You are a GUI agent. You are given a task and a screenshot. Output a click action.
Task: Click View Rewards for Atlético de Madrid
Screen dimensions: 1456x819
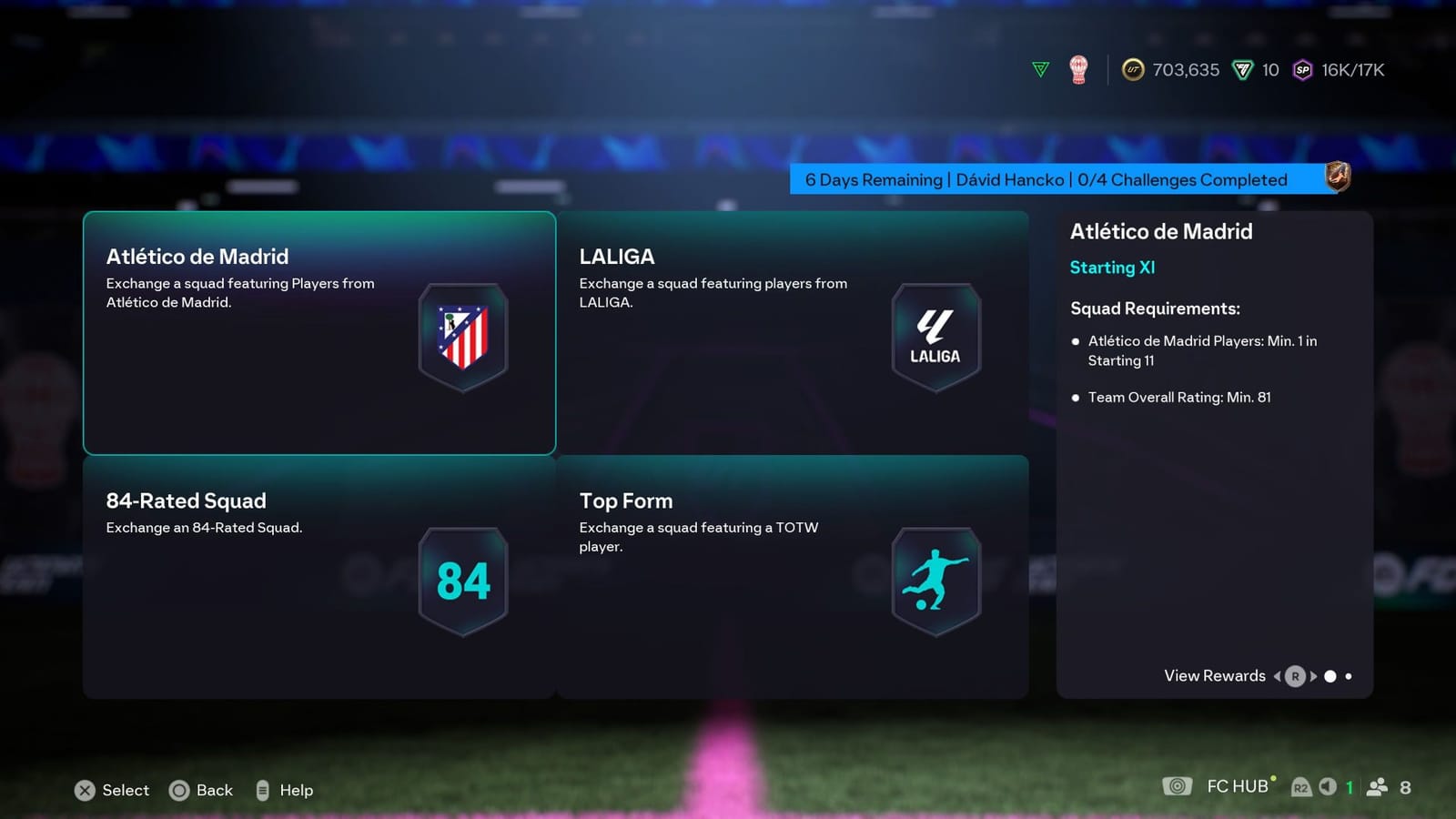1214,676
